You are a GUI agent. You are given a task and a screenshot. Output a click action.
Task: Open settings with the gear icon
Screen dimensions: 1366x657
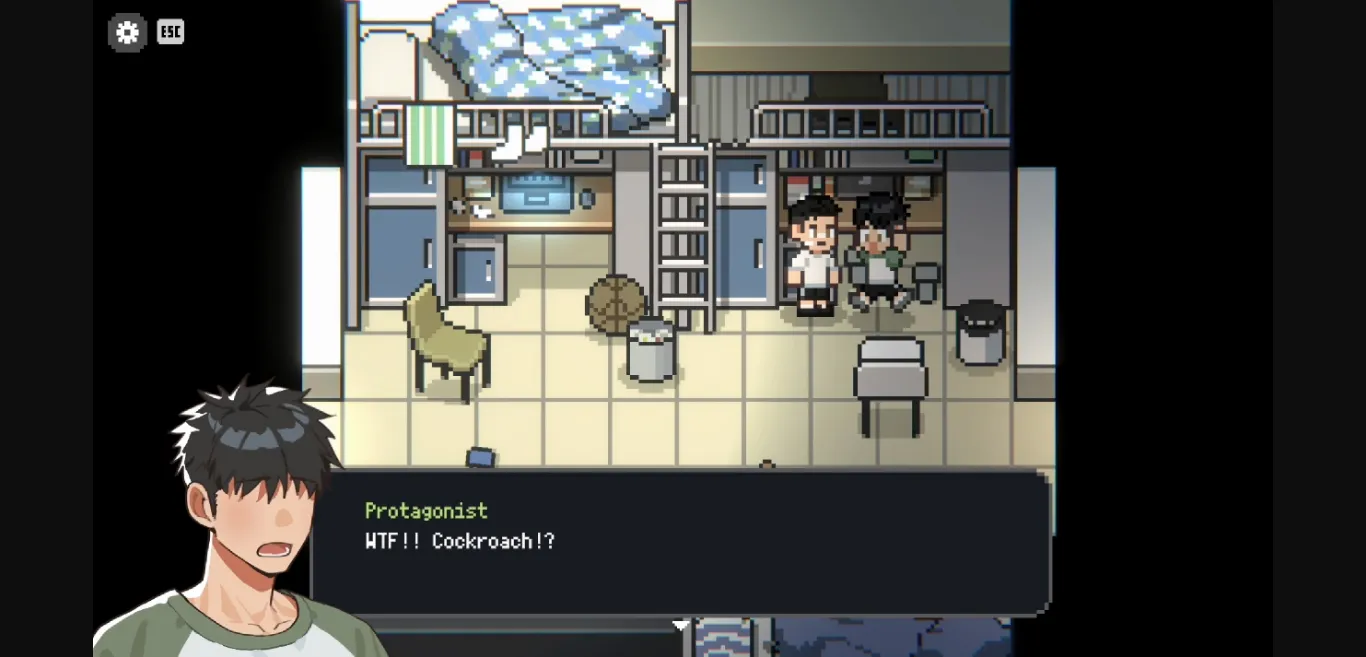tap(127, 33)
